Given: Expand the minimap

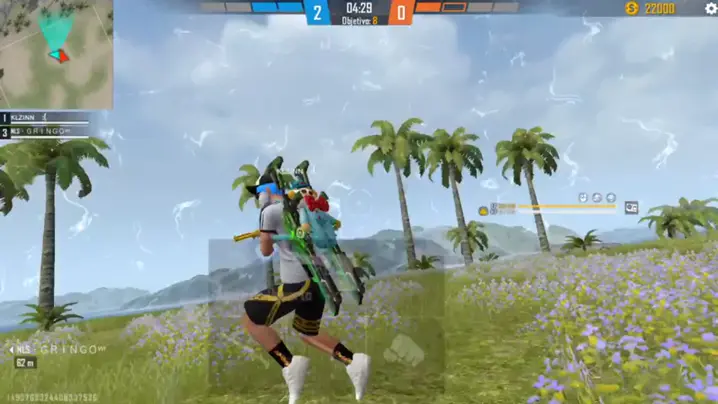Looking at the screenshot, I should [x=56, y=54].
